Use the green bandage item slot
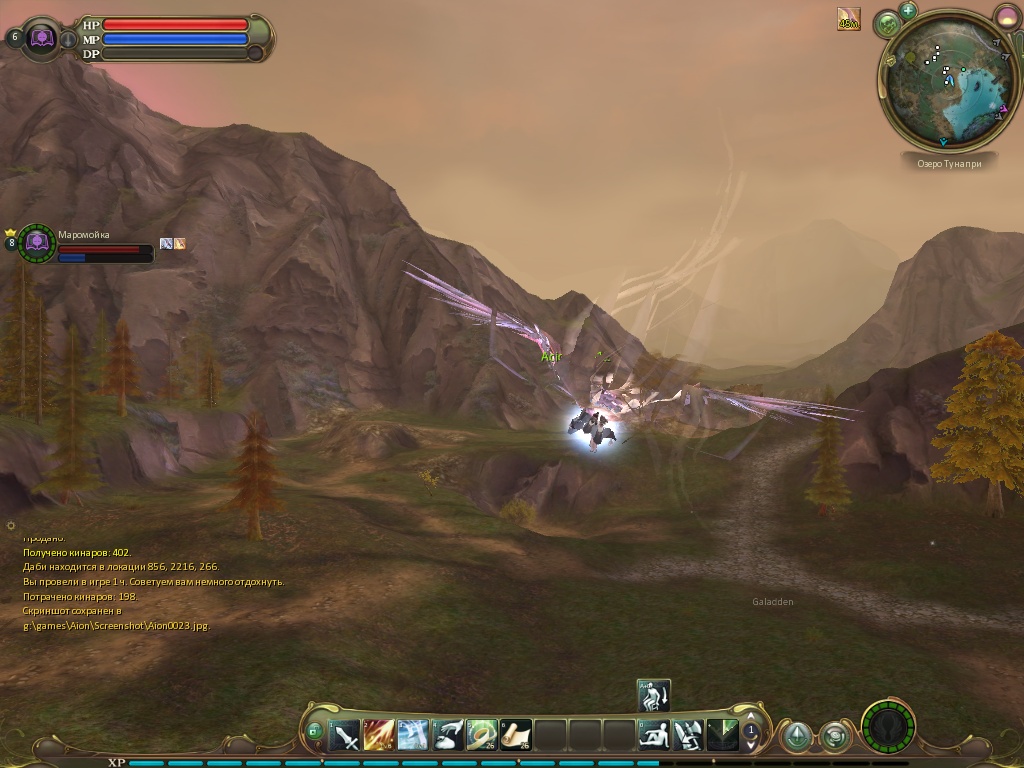The width and height of the screenshot is (1024, 768). [x=482, y=736]
